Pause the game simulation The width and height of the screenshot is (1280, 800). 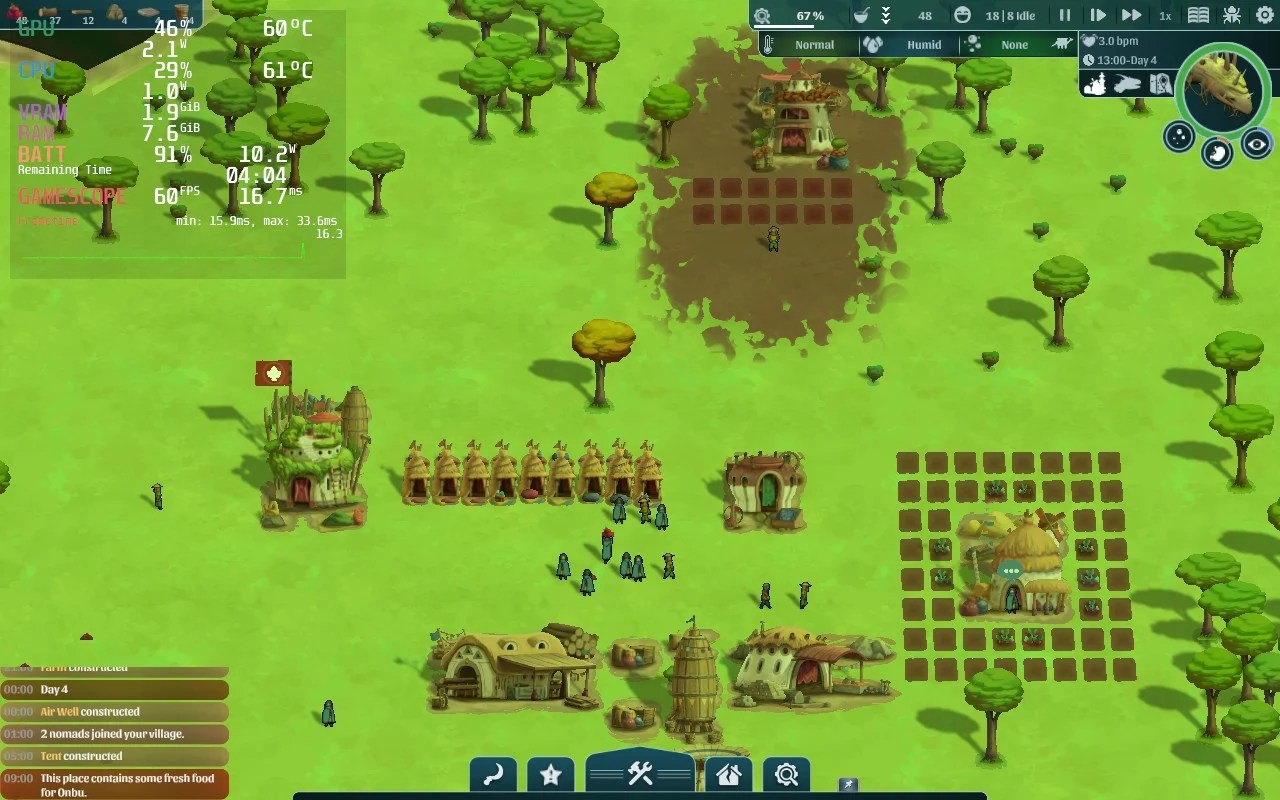click(x=1063, y=14)
